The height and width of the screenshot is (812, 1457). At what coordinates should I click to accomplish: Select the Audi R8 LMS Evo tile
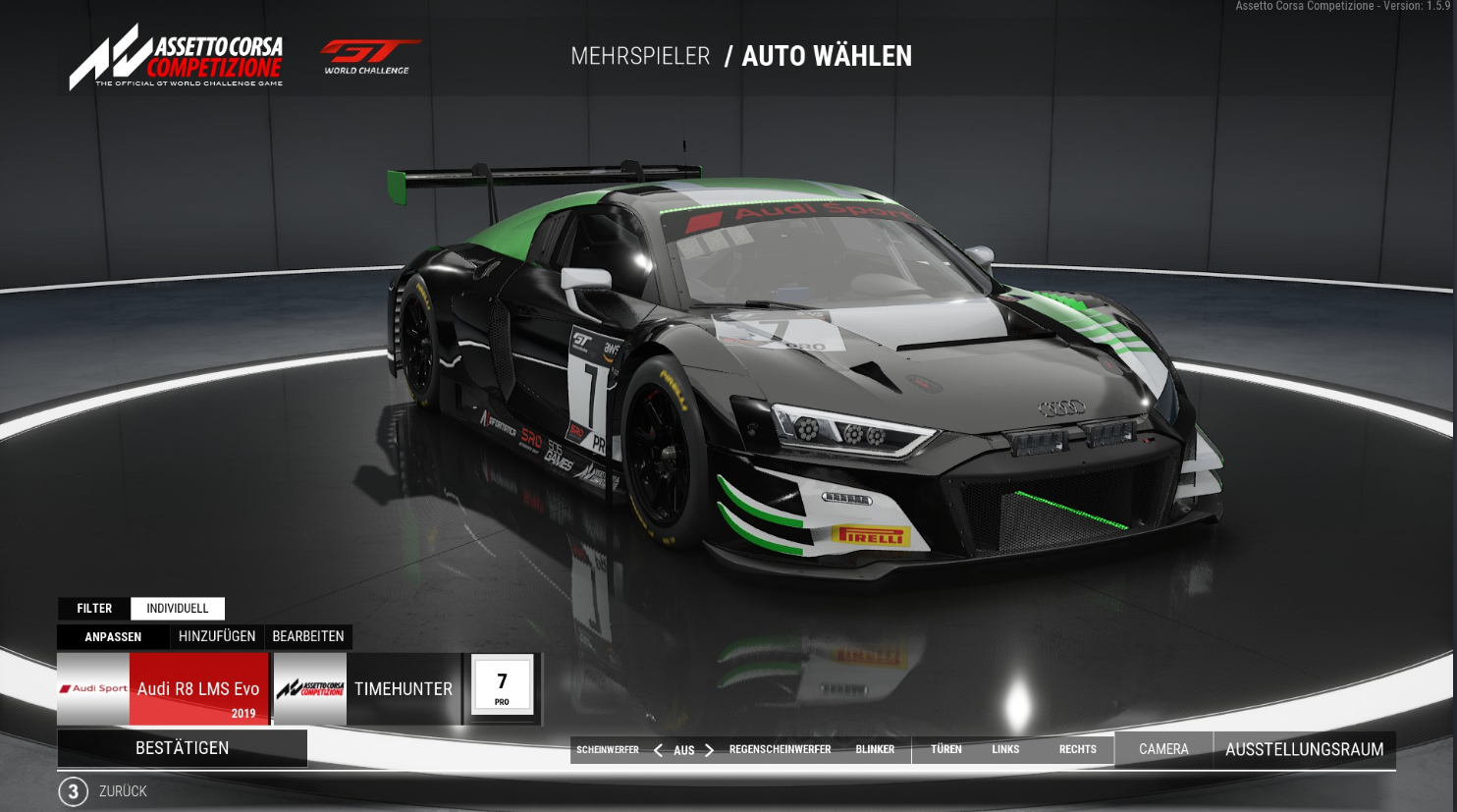pos(163,689)
